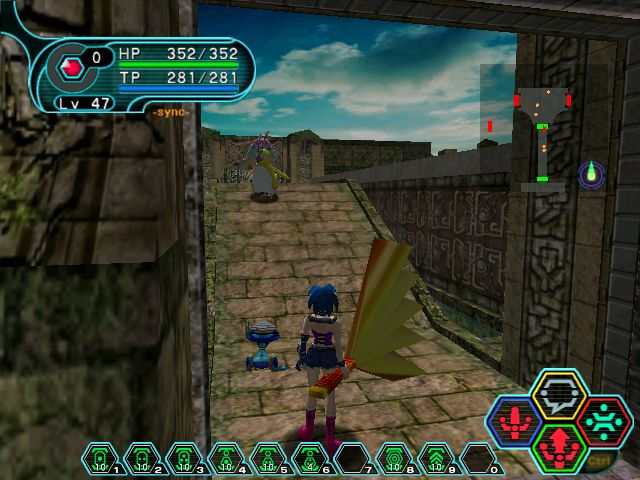The image size is (640, 480).
Task: Activate the concentric-ring icon in slot 8
Action: (x=394, y=458)
